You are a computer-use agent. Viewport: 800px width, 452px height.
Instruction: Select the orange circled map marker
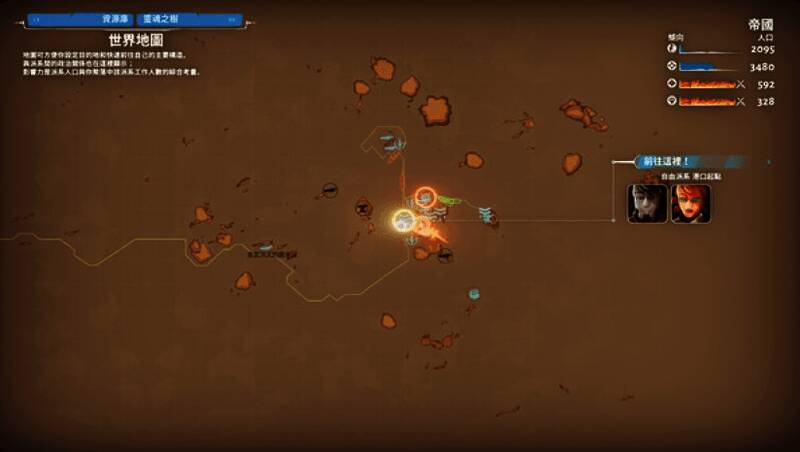(x=425, y=198)
